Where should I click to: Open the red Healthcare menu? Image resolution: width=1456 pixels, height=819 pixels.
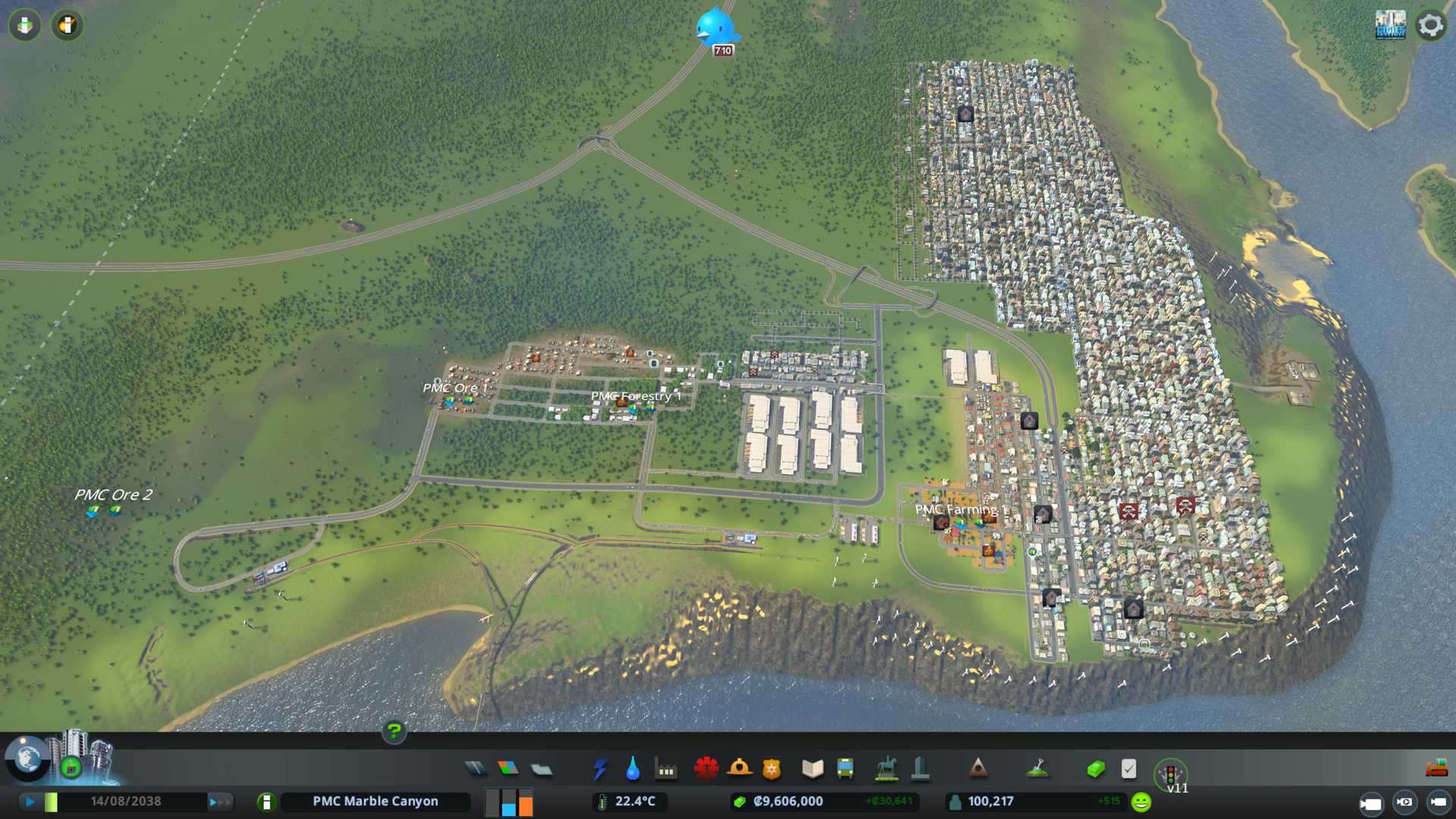[706, 769]
